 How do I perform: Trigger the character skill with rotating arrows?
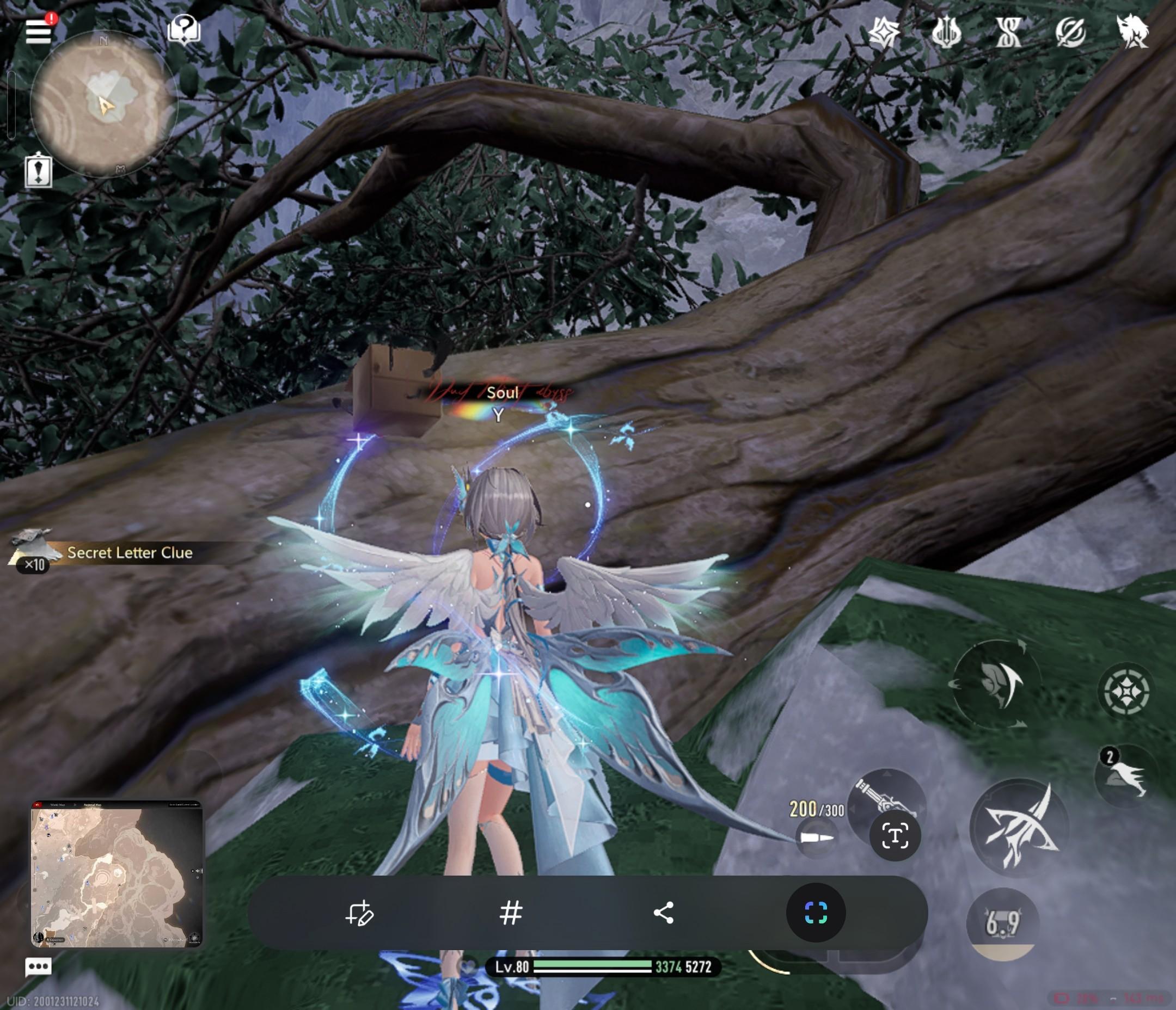coord(996,683)
